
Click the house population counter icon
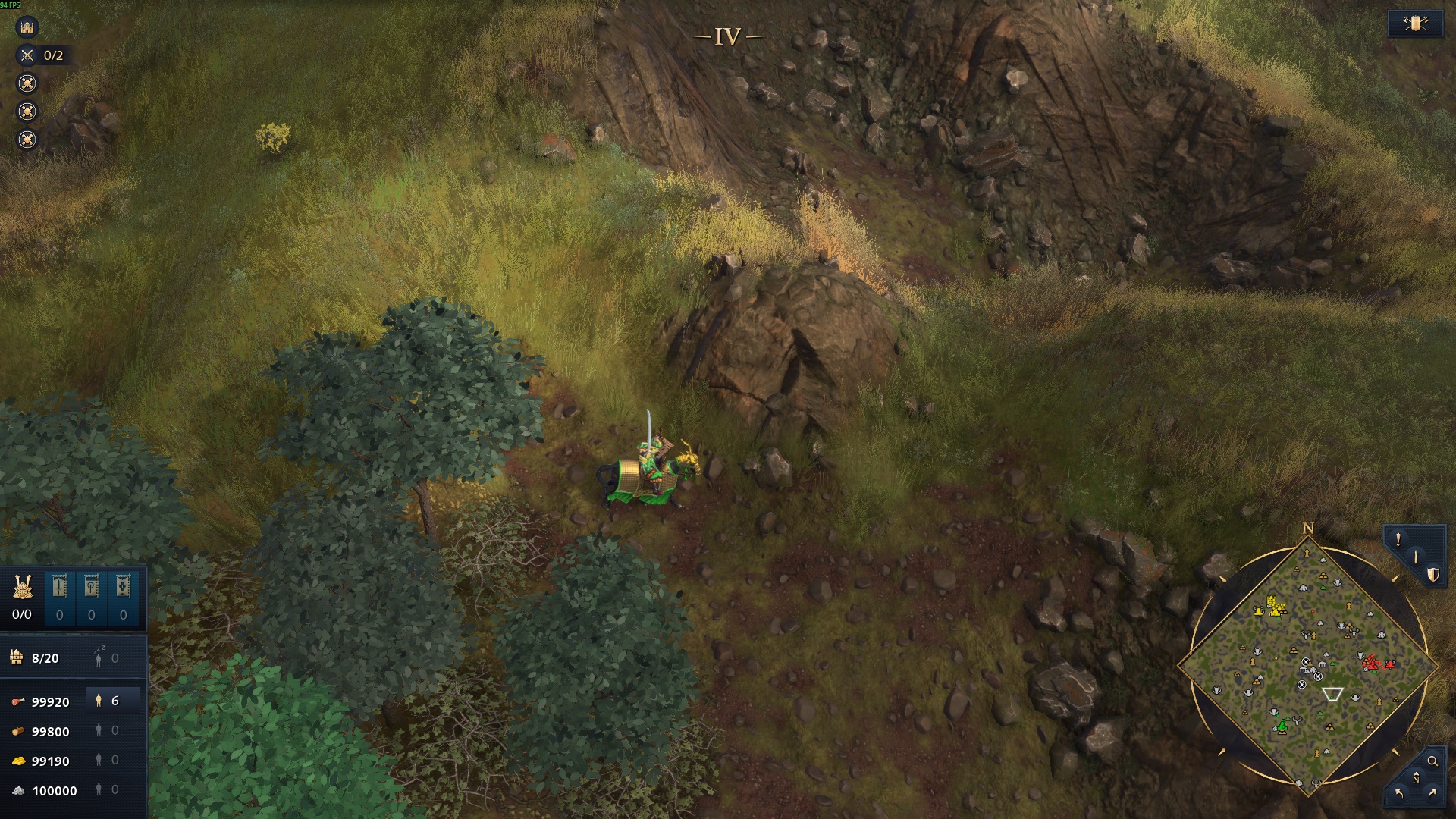pos(17,657)
